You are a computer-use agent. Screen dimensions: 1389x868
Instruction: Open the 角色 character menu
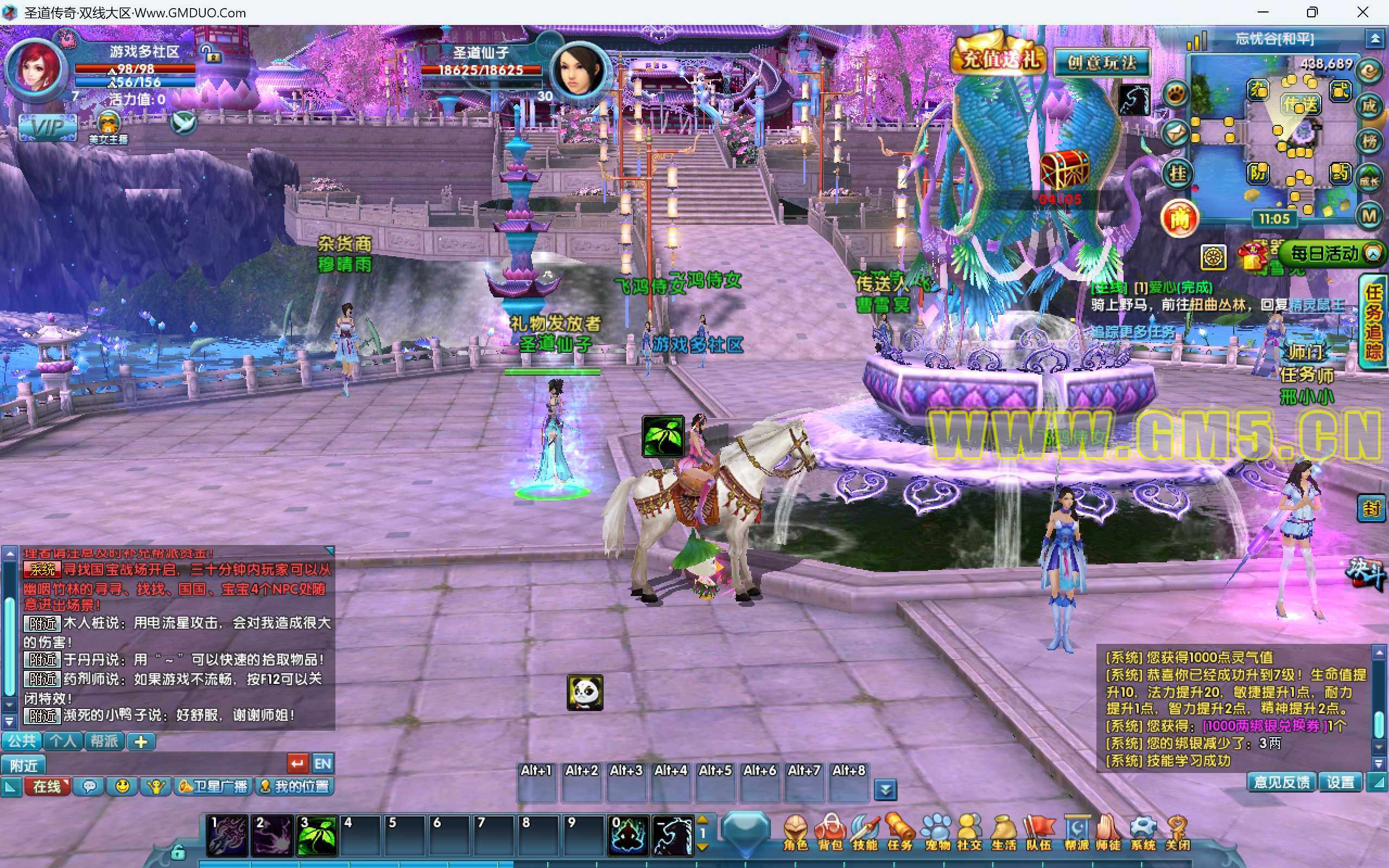pos(795,832)
